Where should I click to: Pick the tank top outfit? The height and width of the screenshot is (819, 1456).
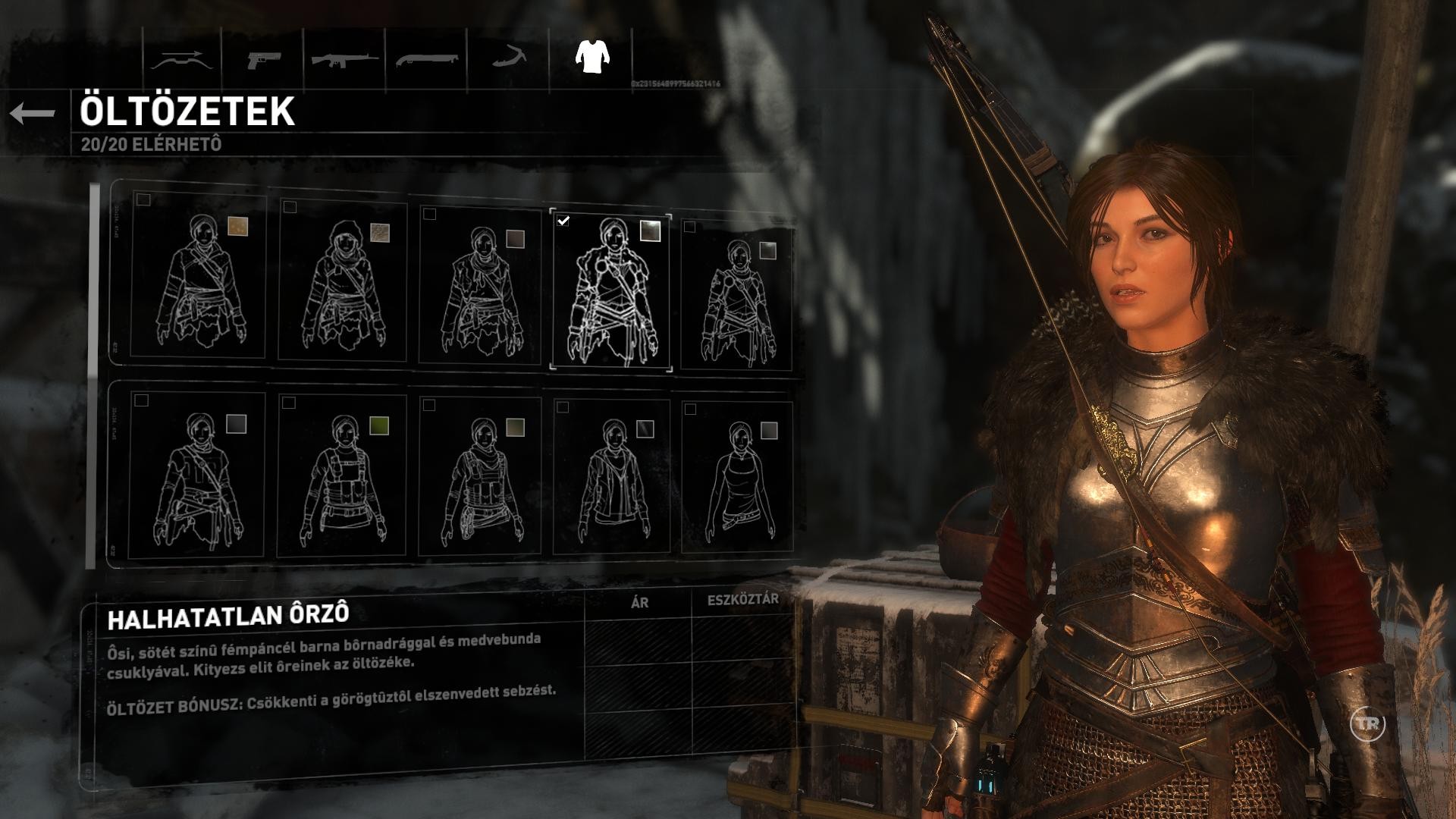click(738, 478)
